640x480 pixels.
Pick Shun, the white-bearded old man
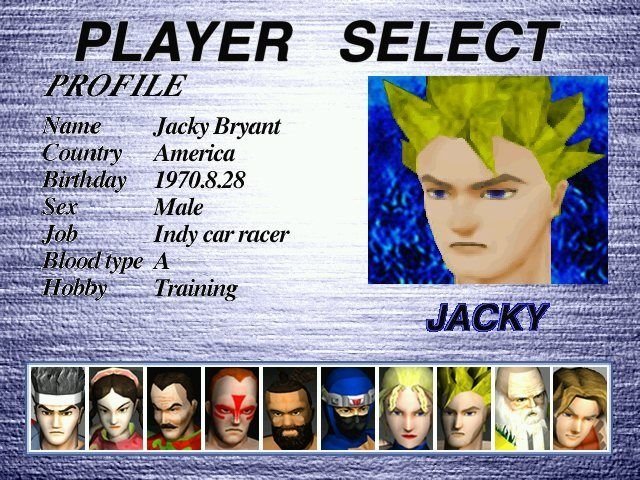point(522,408)
